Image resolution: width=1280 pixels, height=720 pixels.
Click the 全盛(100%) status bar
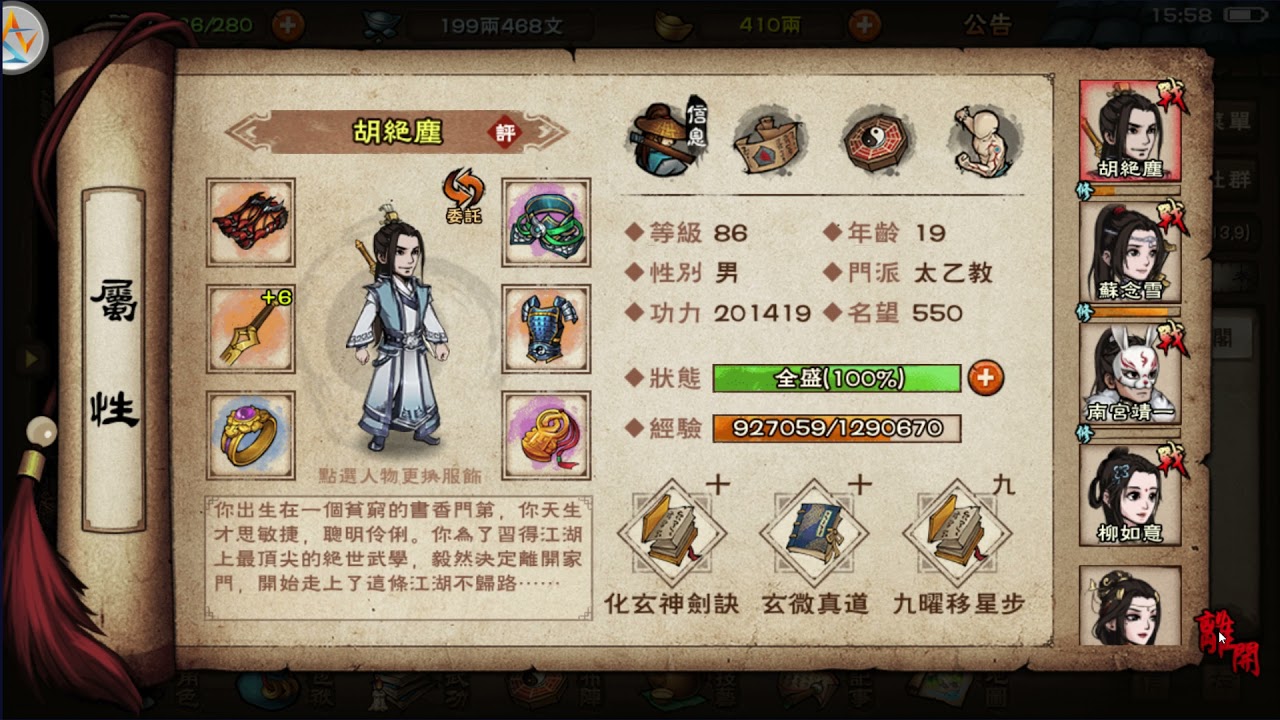tap(837, 379)
